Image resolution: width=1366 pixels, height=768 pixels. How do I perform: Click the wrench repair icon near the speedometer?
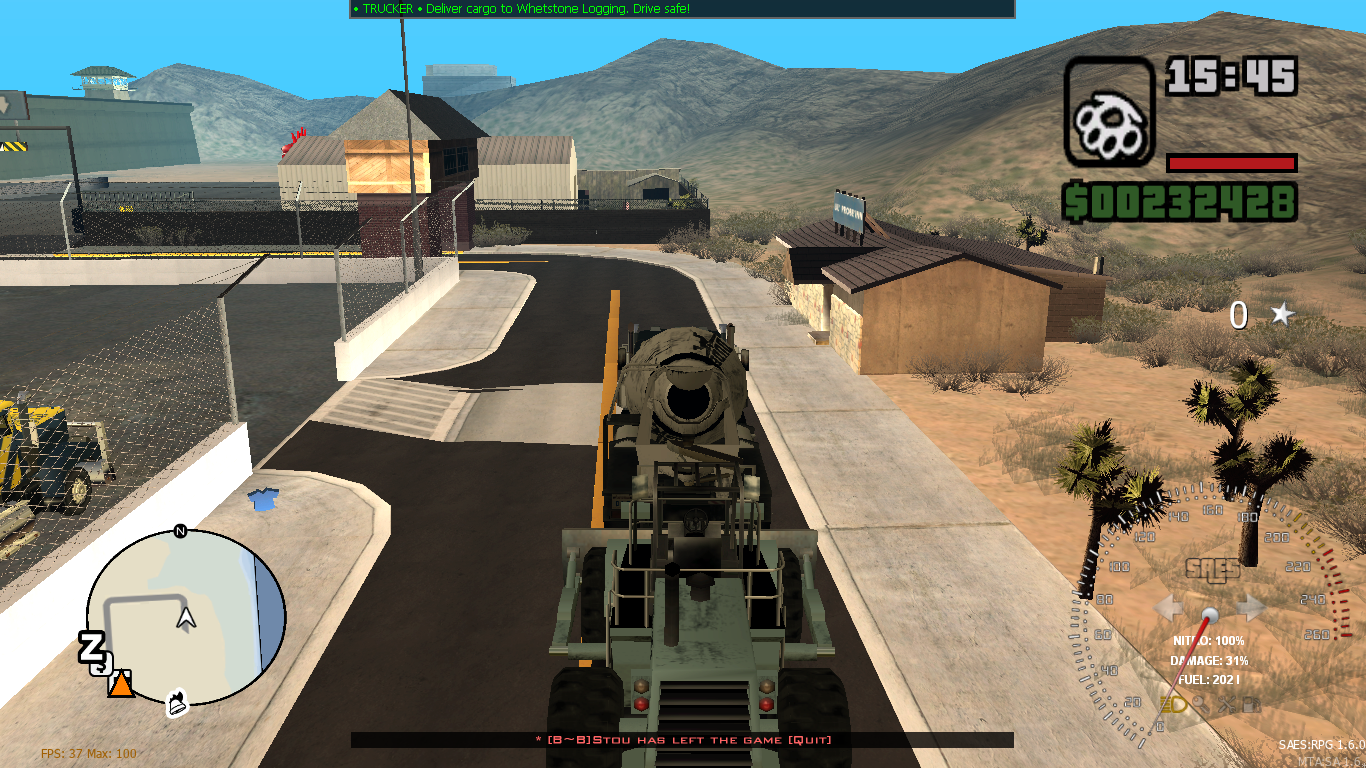1227,705
